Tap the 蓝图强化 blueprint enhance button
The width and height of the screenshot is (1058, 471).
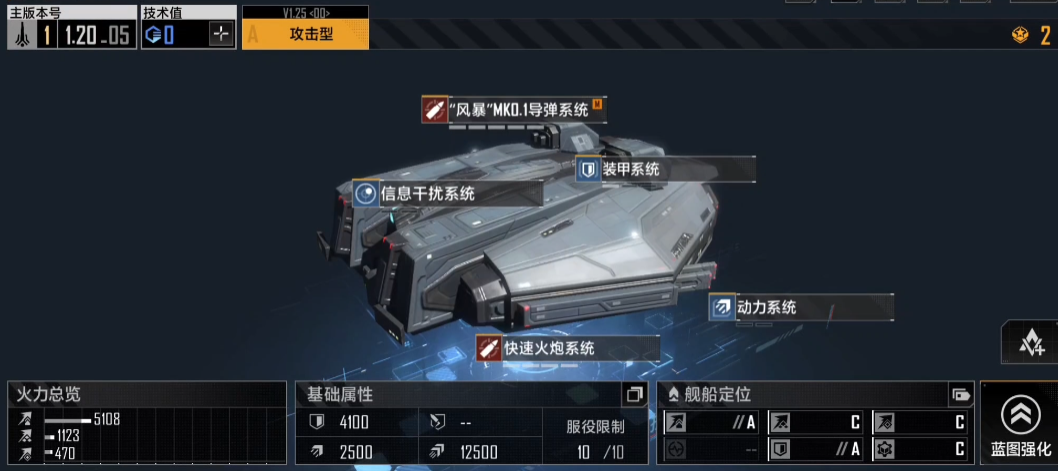tap(1019, 425)
